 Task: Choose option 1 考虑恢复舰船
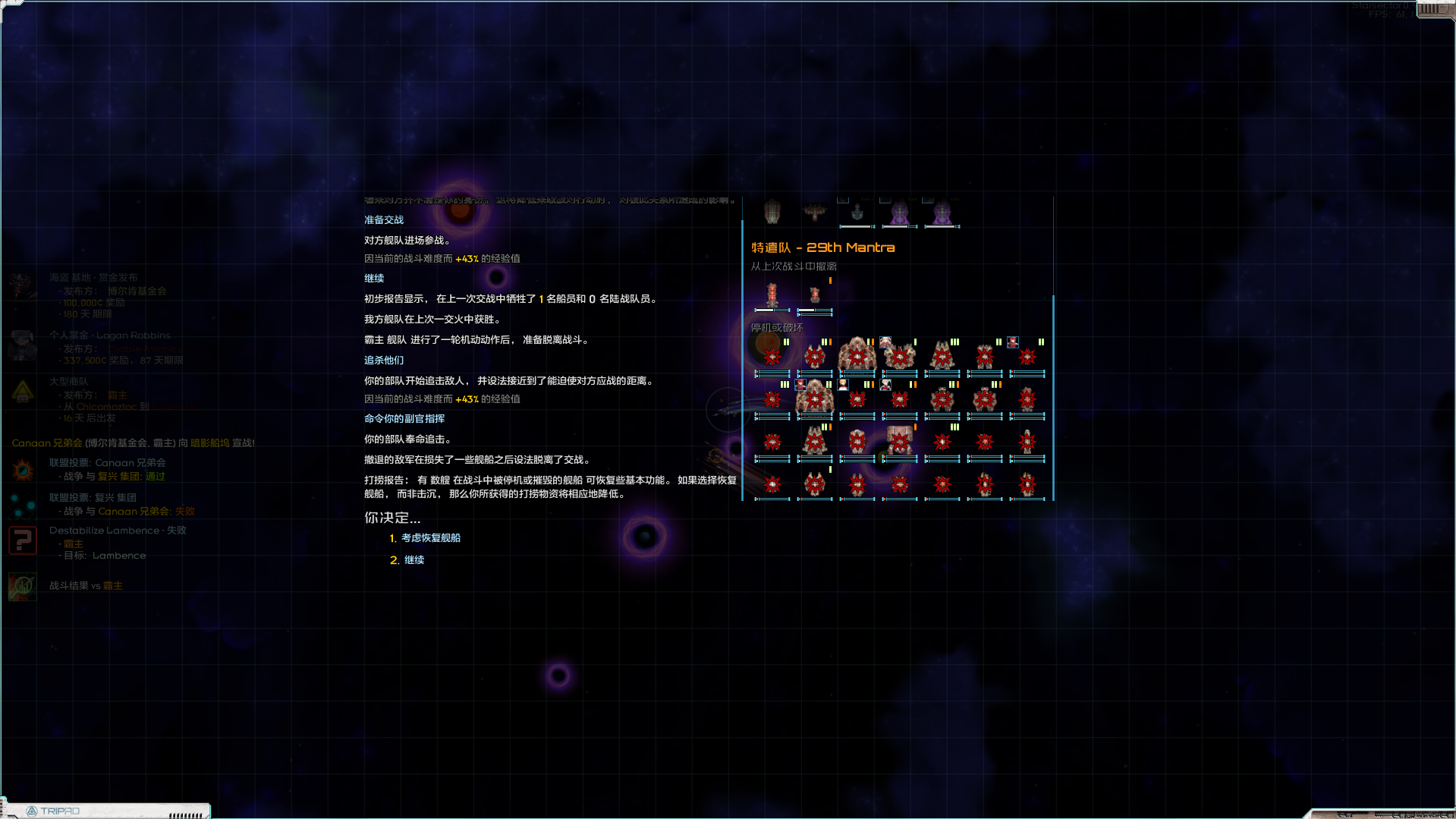tap(430, 538)
